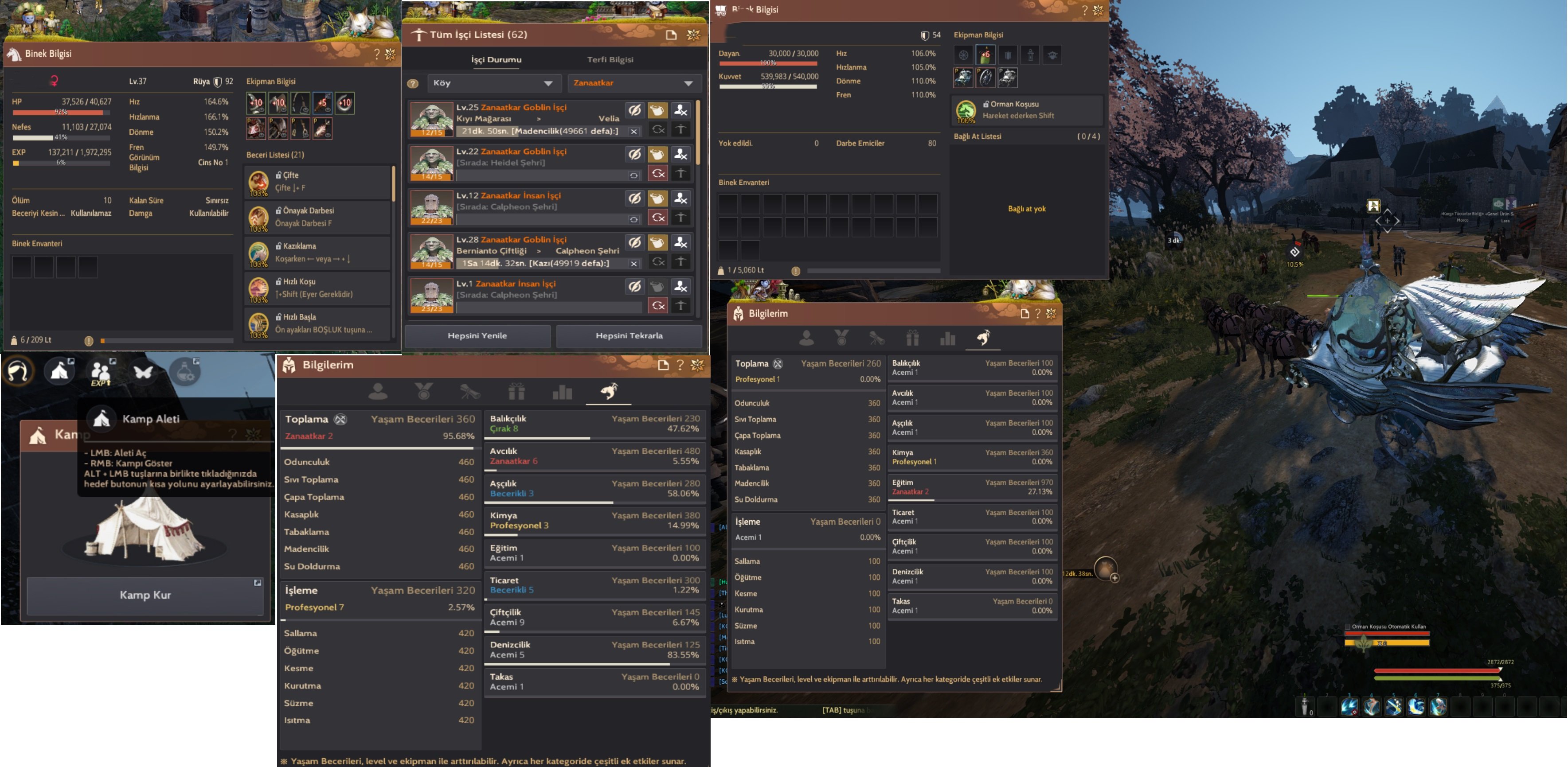Fire the Lv.22 Goblin worker using the person-X icon
The height and width of the screenshot is (767, 1568).
point(680,154)
